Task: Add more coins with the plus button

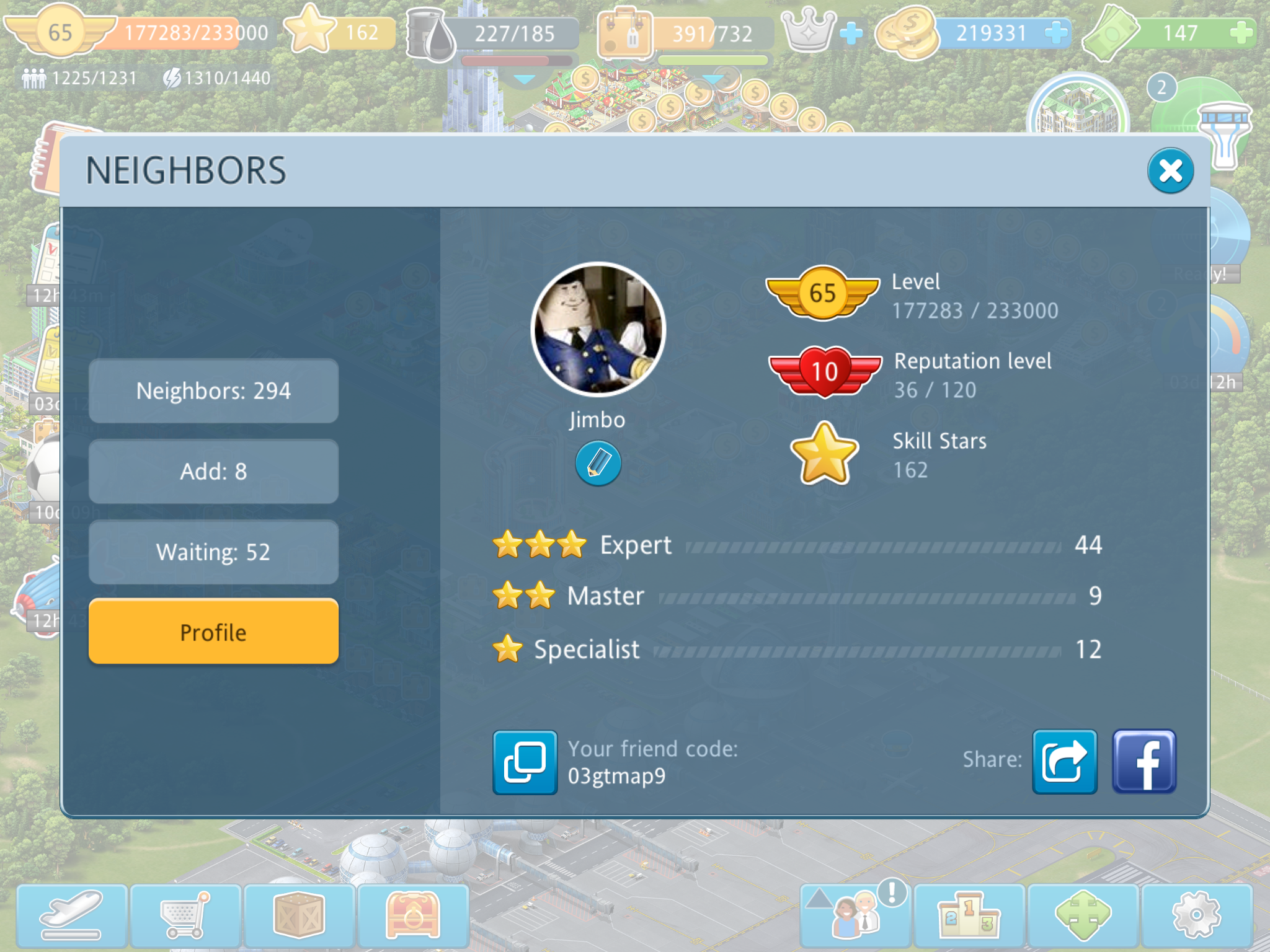Action: pyautogui.click(x=1055, y=33)
